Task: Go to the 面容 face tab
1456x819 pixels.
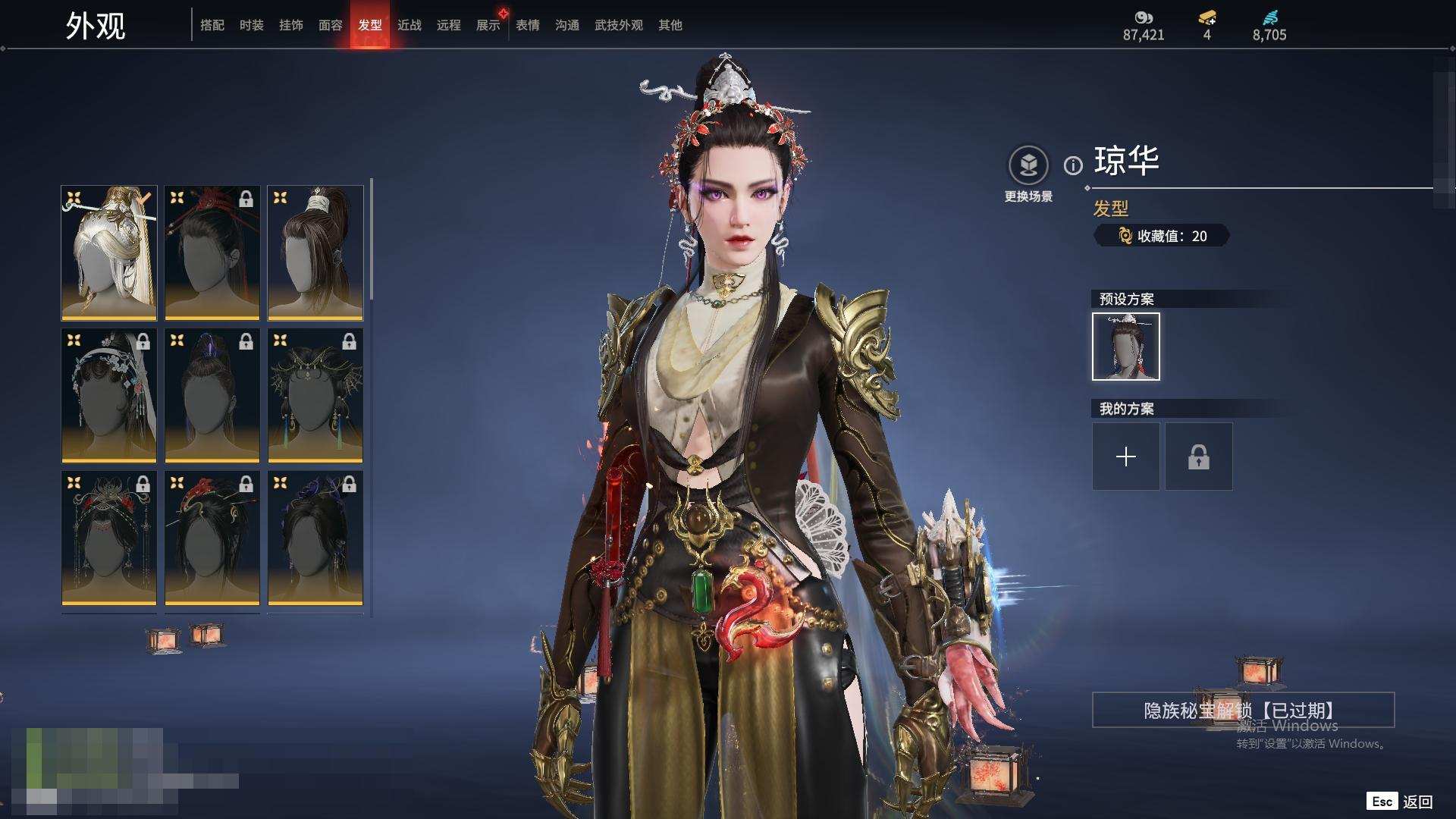Action: coord(330,25)
